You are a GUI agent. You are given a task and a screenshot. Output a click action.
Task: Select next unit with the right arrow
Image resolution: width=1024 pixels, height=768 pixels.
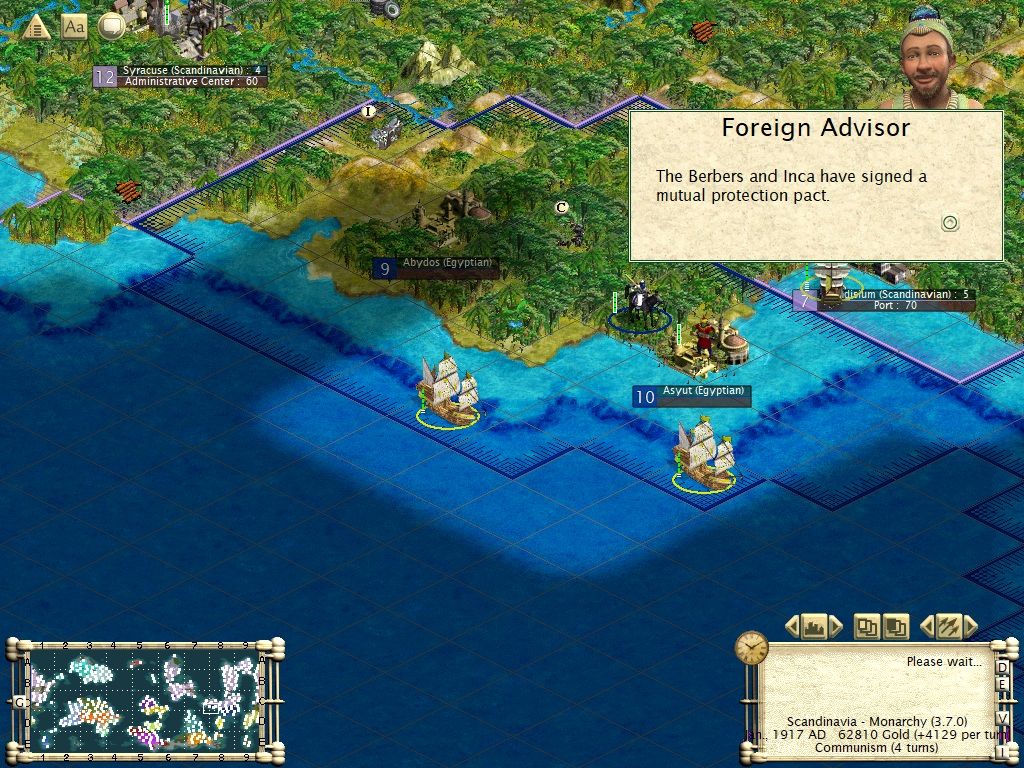click(x=971, y=627)
